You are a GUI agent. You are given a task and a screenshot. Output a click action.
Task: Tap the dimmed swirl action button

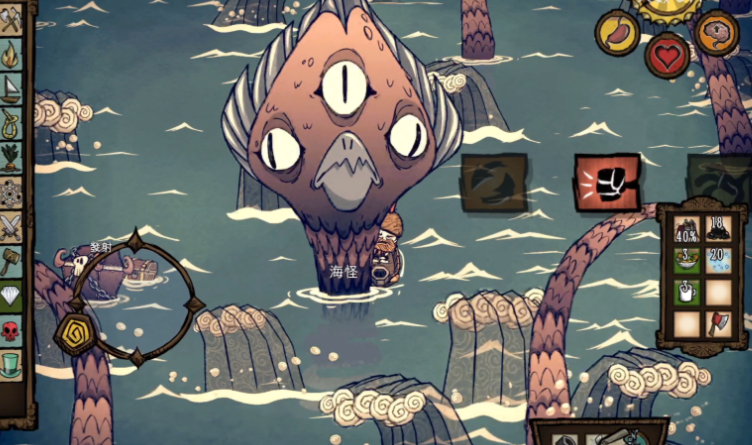pos(493,183)
